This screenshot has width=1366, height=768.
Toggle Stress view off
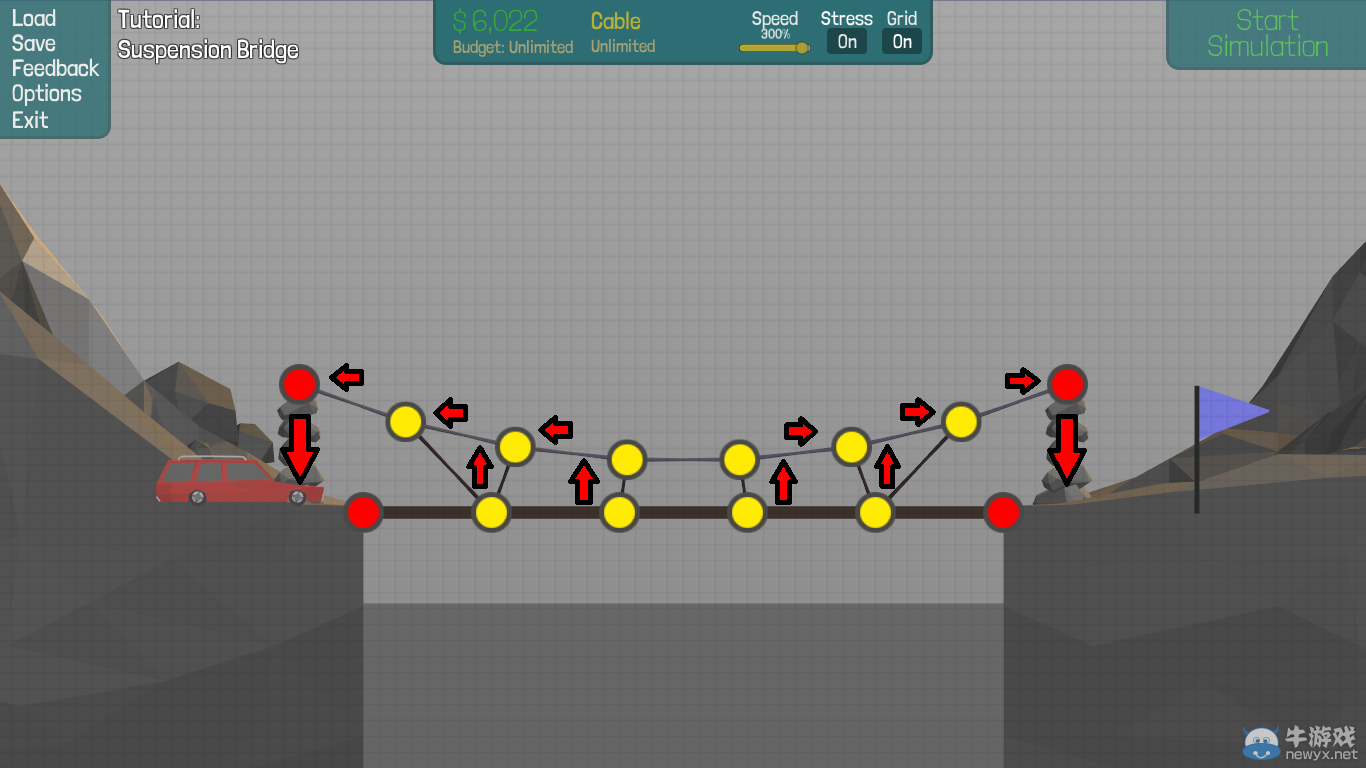point(847,41)
